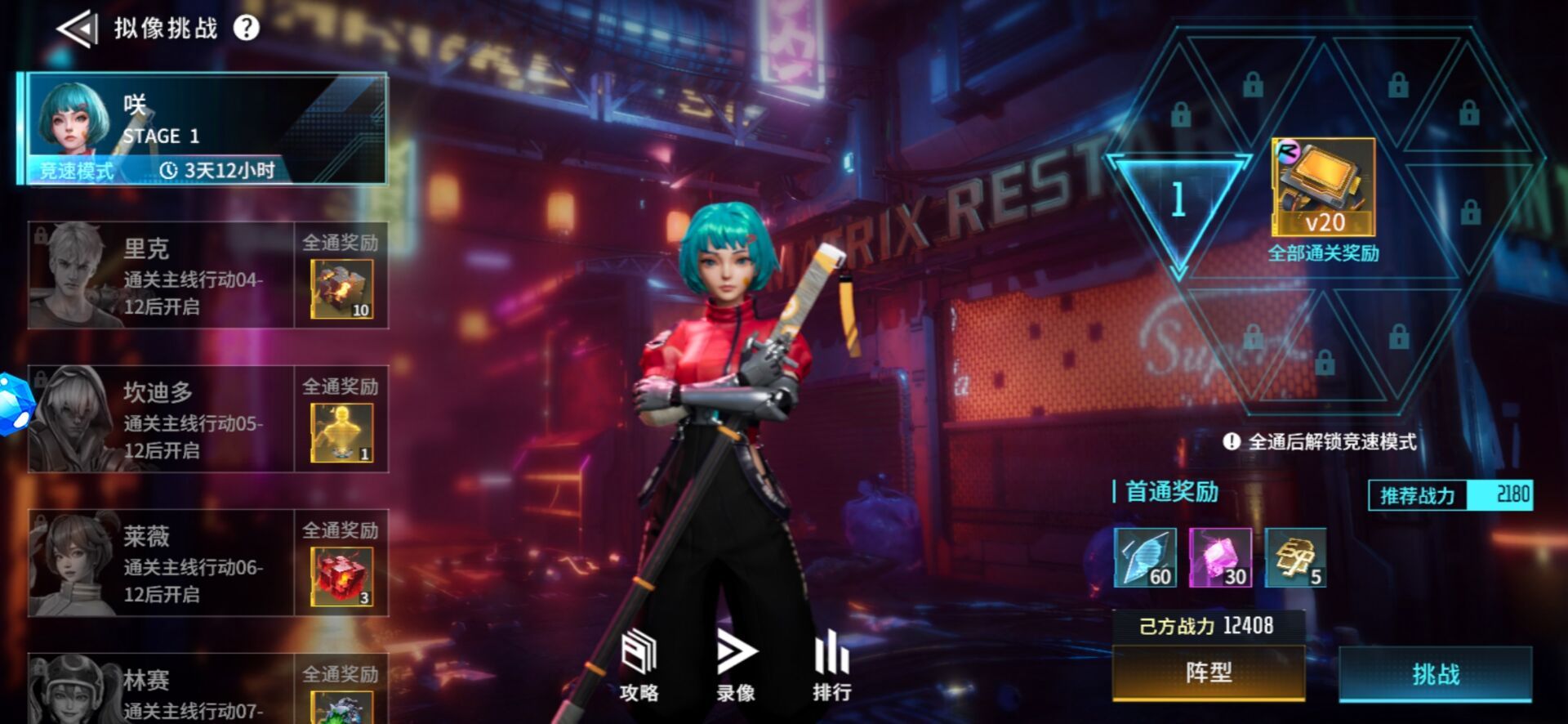Viewport: 1568px width, 724px height.
Task: View 里克's full-clear reward cube
Action: pos(341,288)
